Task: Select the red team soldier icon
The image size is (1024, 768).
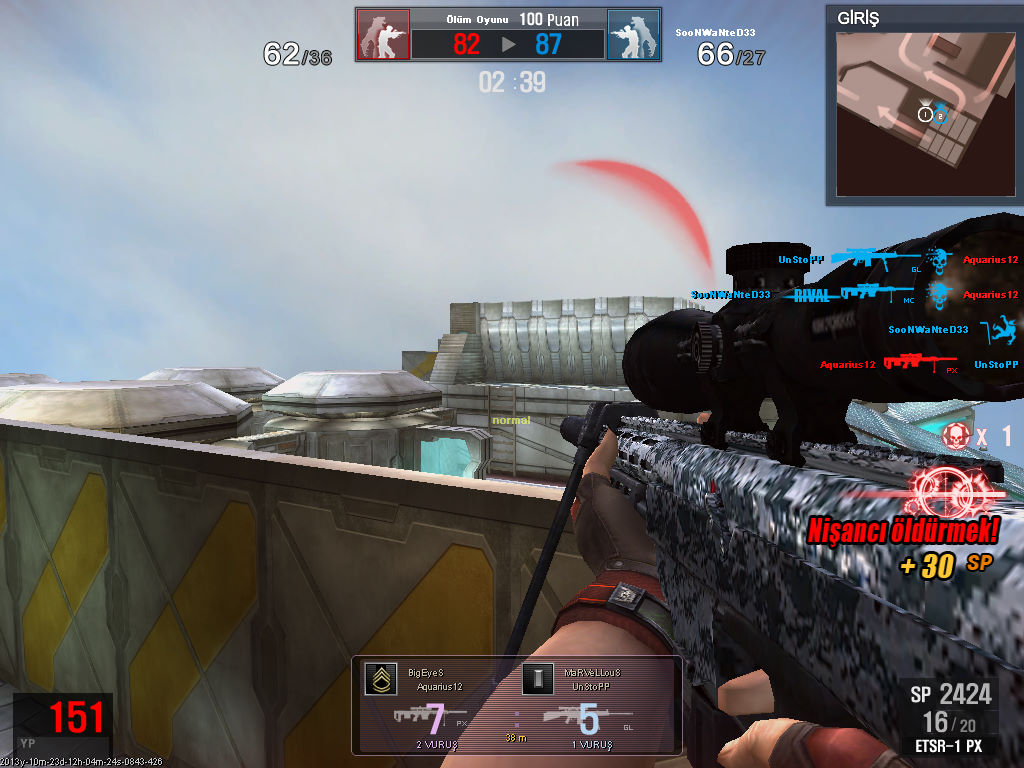Action: tap(383, 35)
